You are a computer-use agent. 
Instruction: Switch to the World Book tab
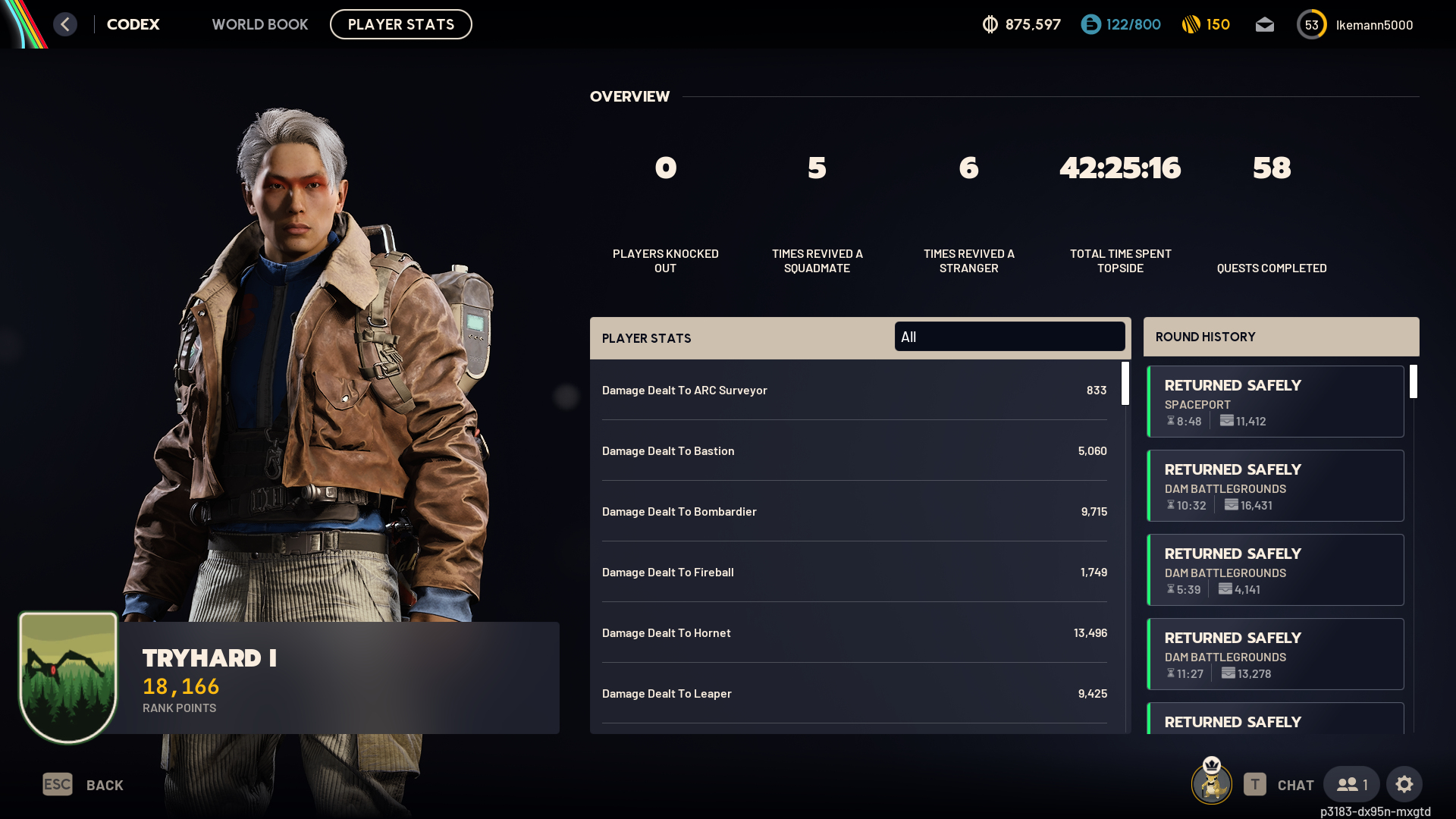pos(259,24)
